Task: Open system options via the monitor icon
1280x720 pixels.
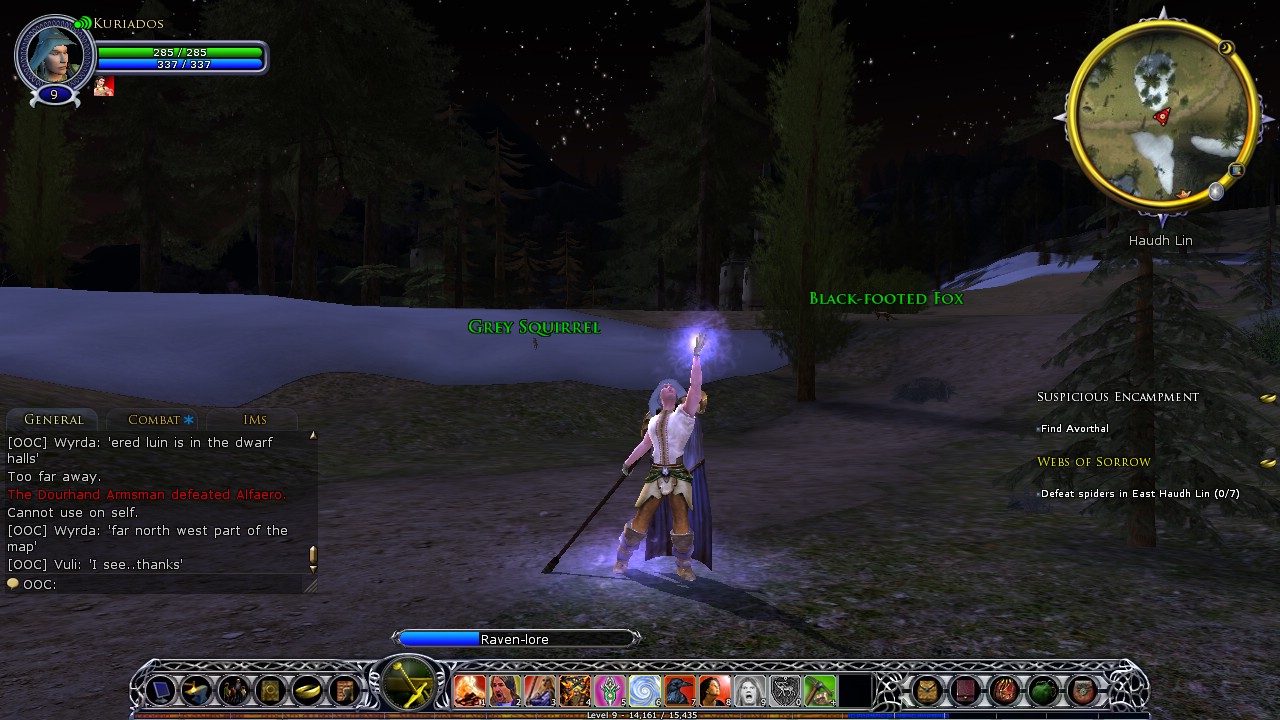Action: coord(161,690)
